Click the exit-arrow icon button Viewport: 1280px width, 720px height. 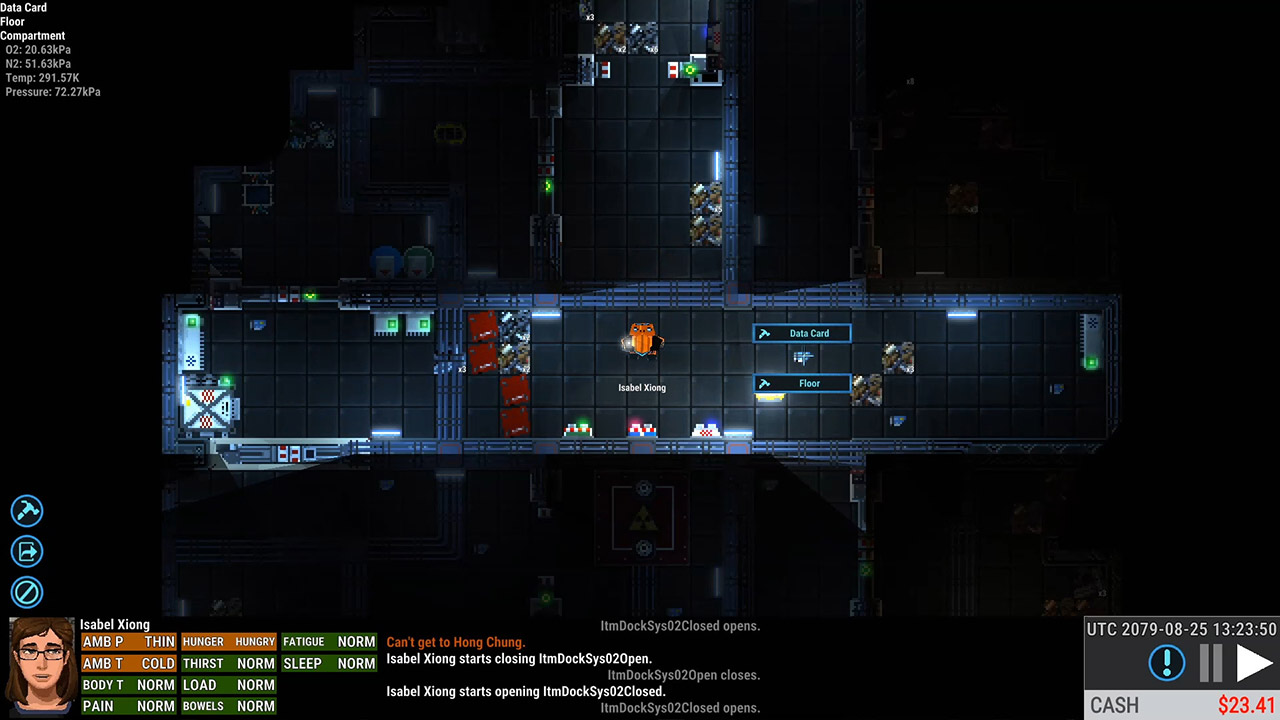click(27, 551)
